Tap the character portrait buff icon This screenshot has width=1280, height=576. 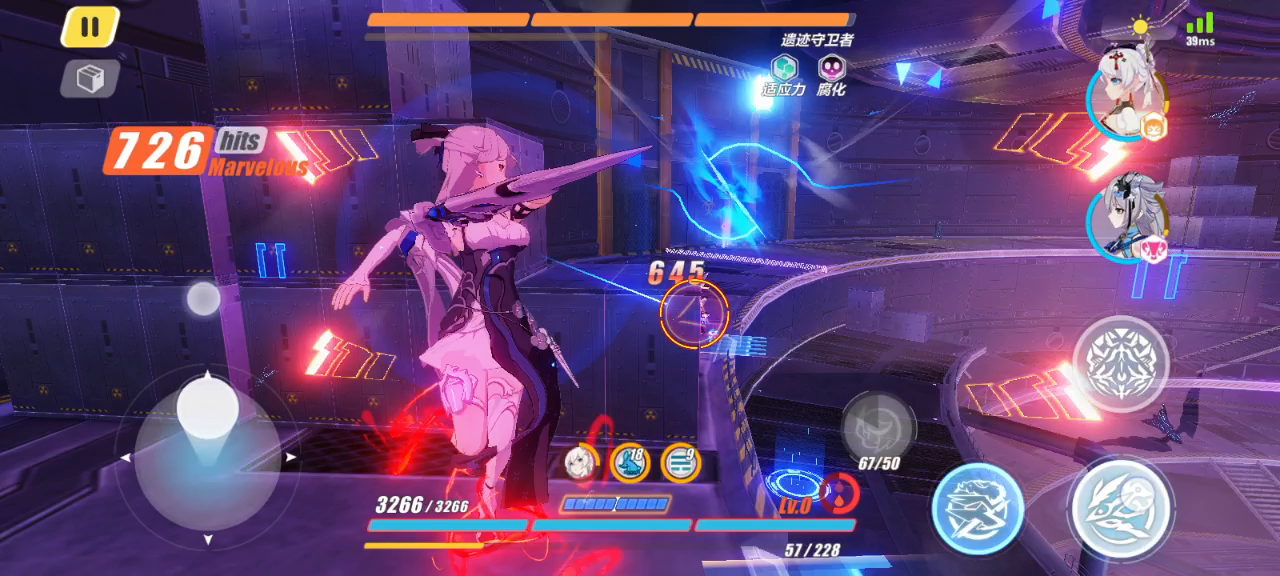point(579,461)
